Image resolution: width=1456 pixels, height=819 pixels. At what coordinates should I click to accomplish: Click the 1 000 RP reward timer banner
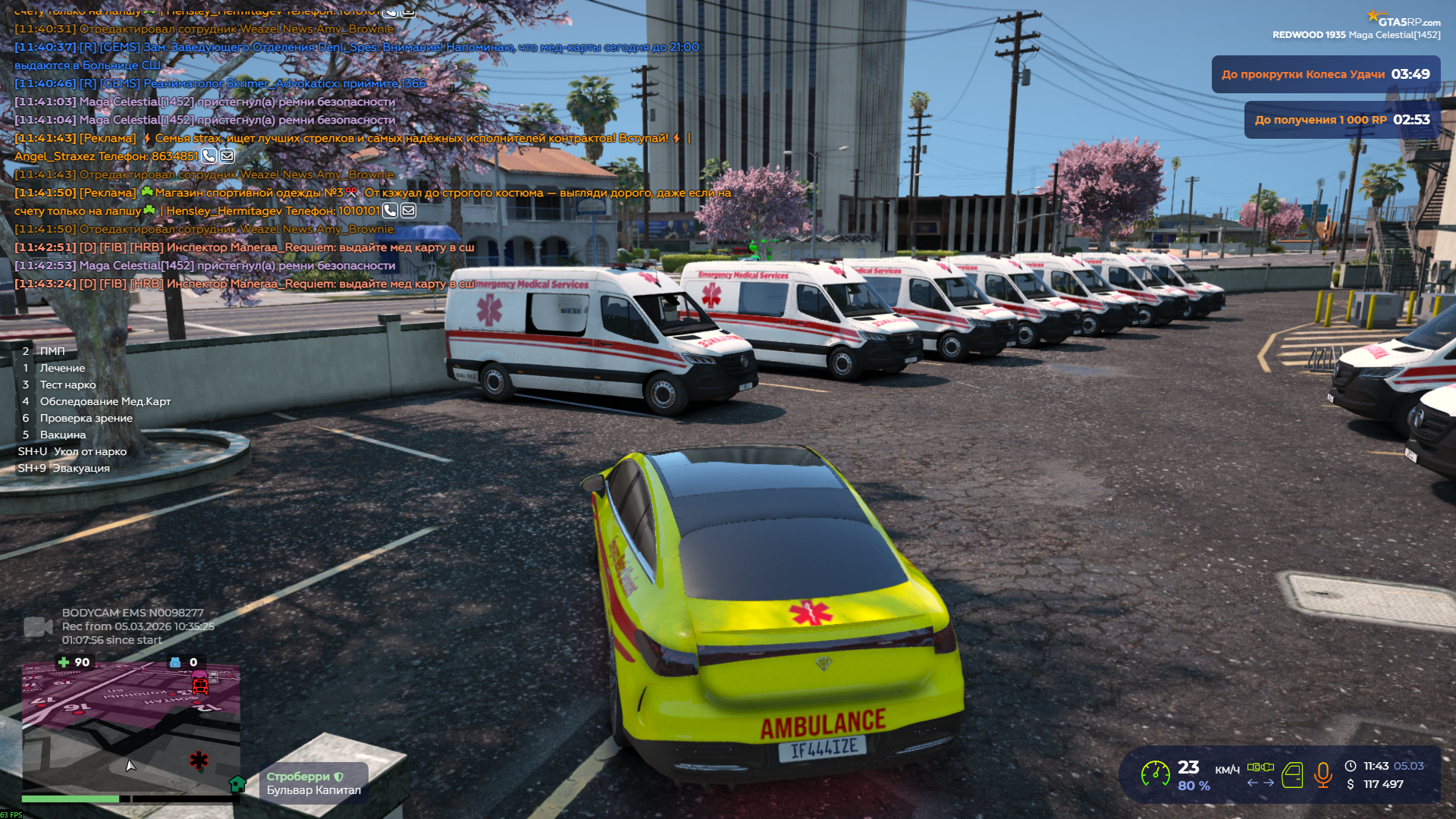coord(1341,120)
